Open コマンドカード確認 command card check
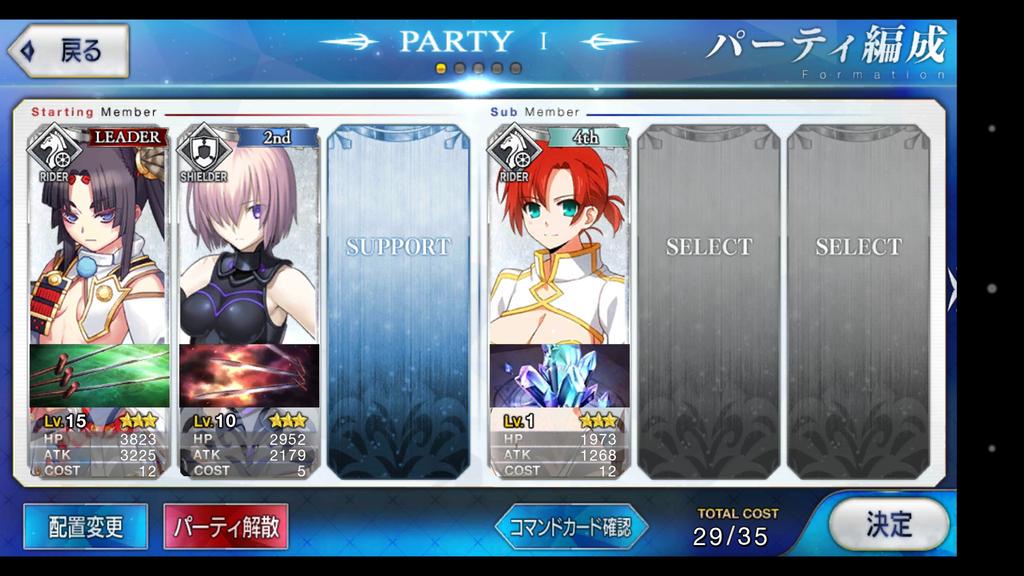The image size is (1024, 576). tap(571, 527)
